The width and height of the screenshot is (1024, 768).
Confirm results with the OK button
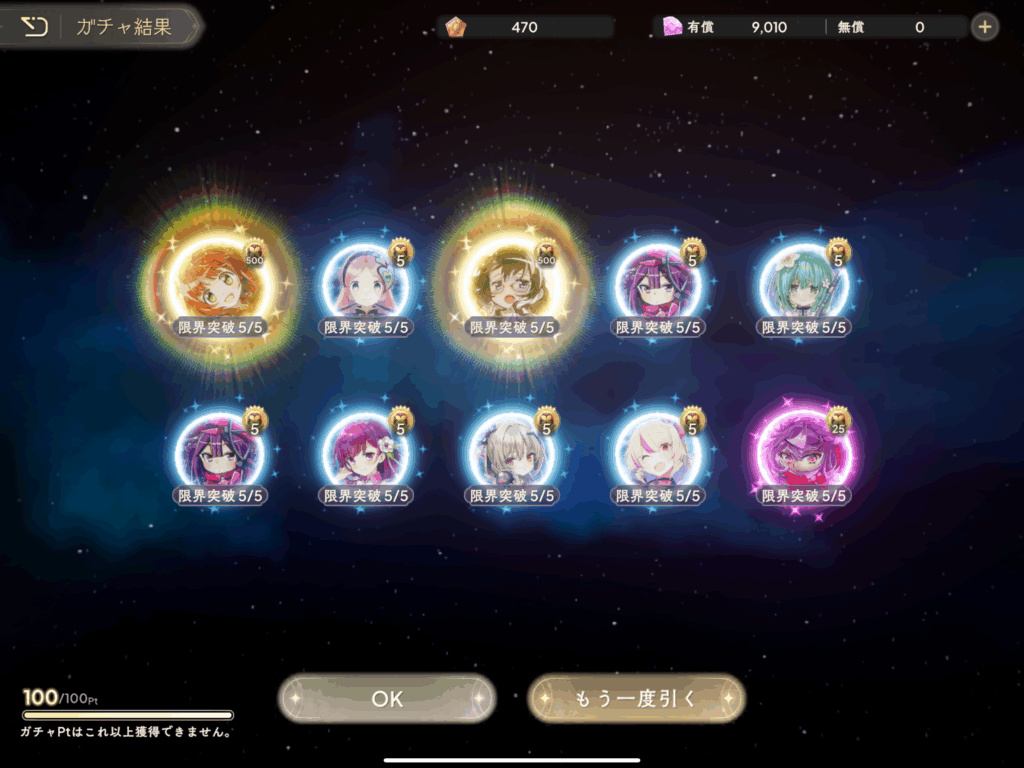coord(387,698)
